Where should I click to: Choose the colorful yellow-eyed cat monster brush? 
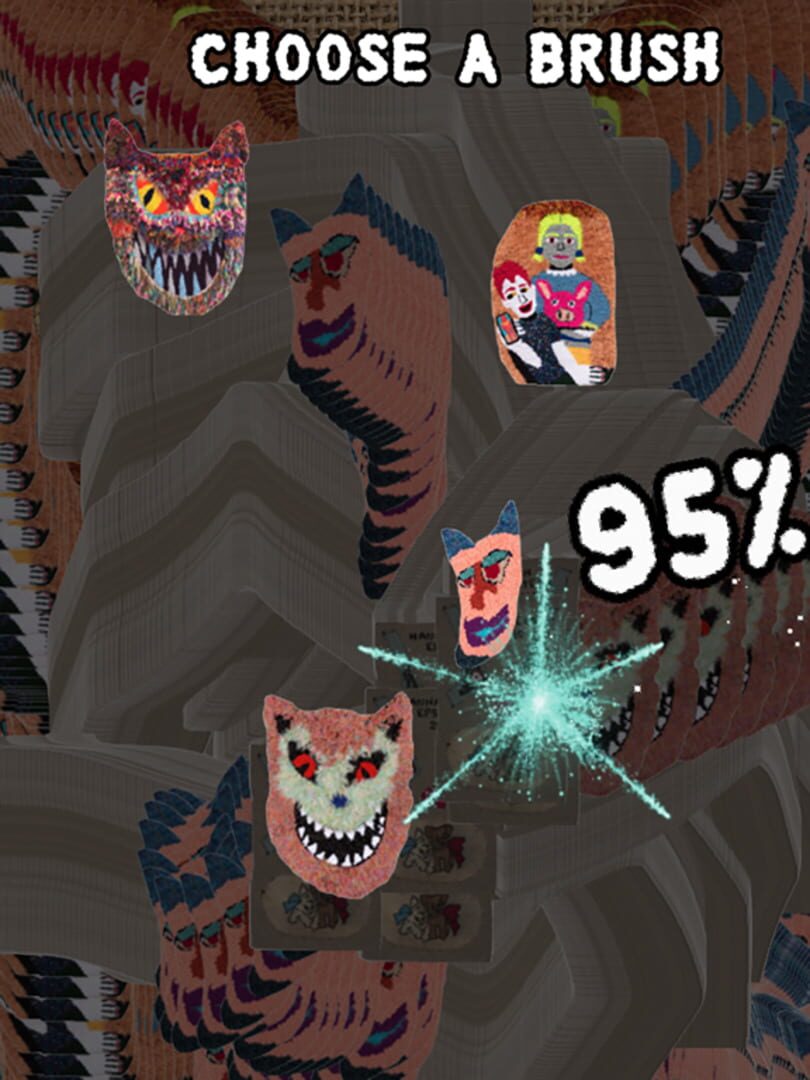pyautogui.click(x=177, y=218)
